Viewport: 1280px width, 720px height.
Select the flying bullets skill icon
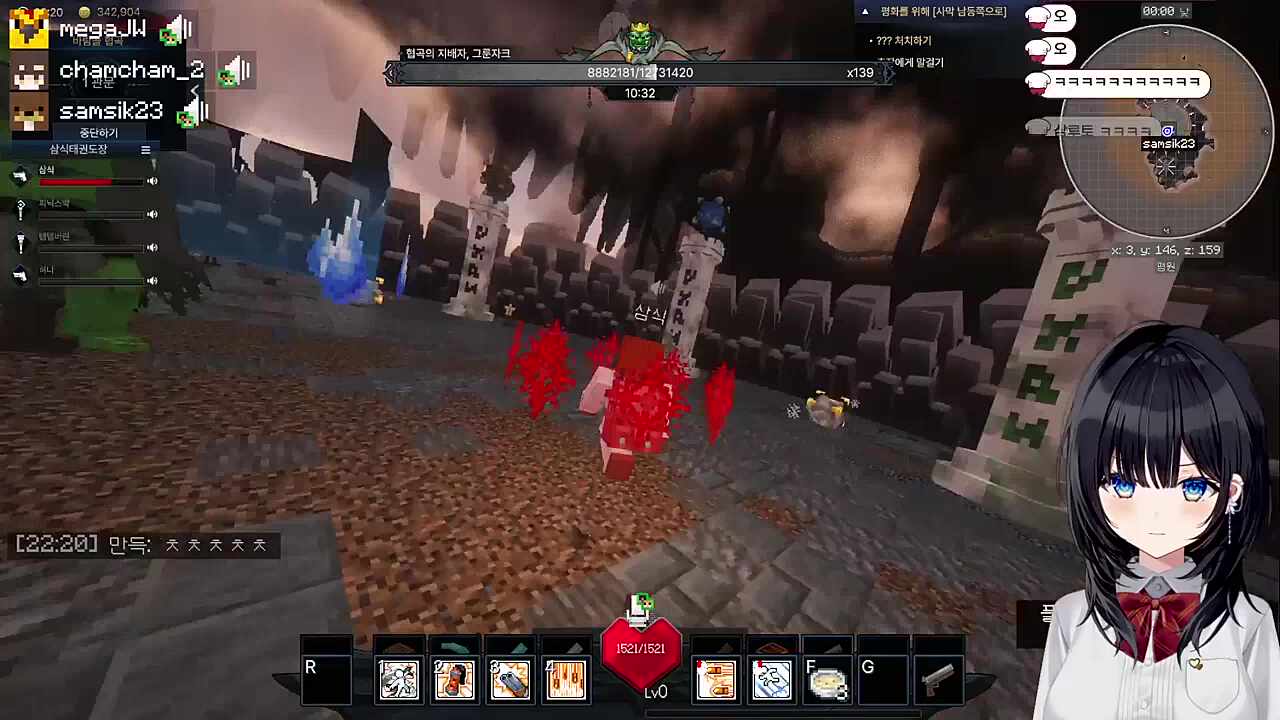pos(716,680)
